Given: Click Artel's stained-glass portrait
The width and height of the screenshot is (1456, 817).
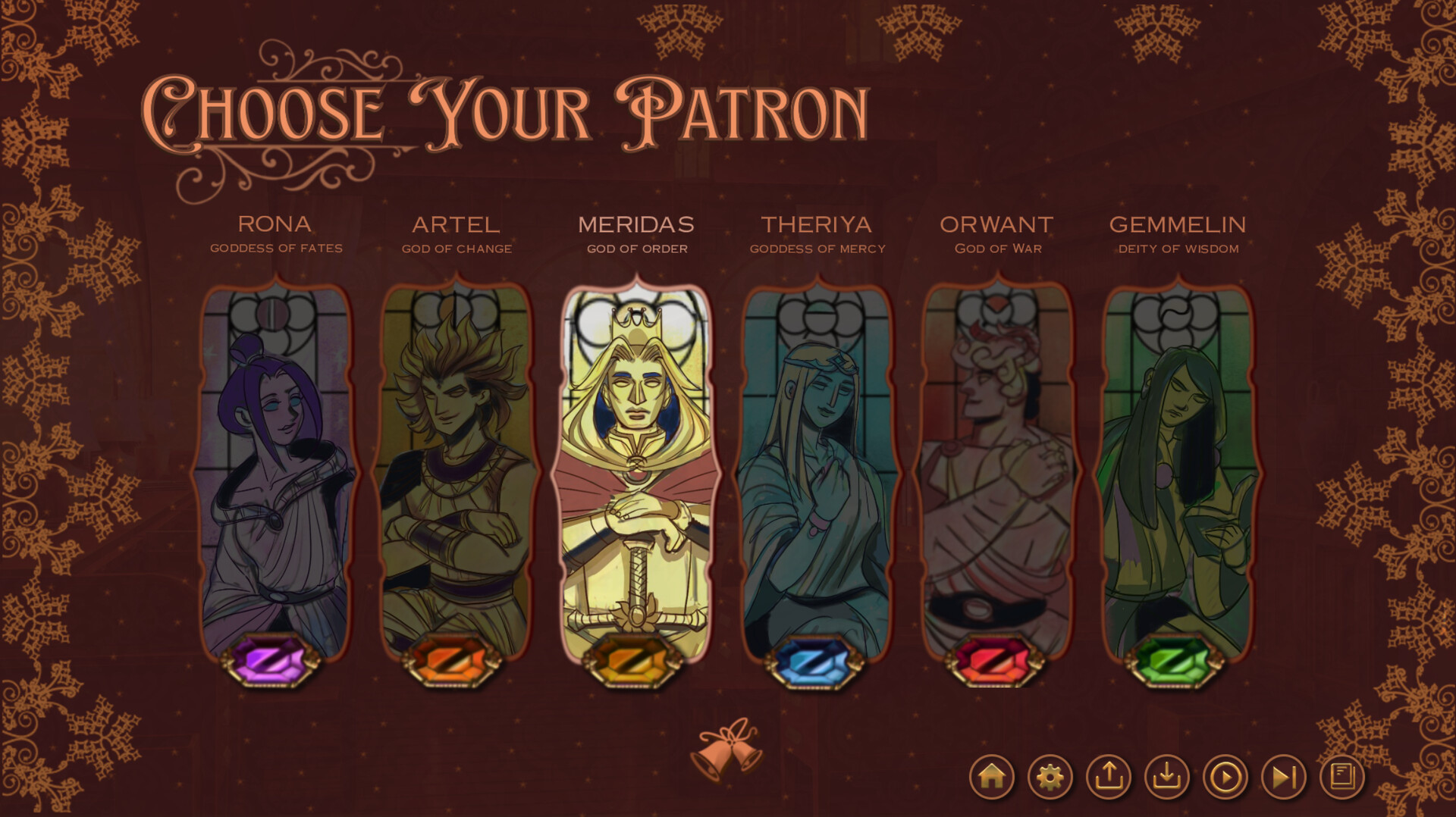Looking at the screenshot, I should (x=456, y=470).
